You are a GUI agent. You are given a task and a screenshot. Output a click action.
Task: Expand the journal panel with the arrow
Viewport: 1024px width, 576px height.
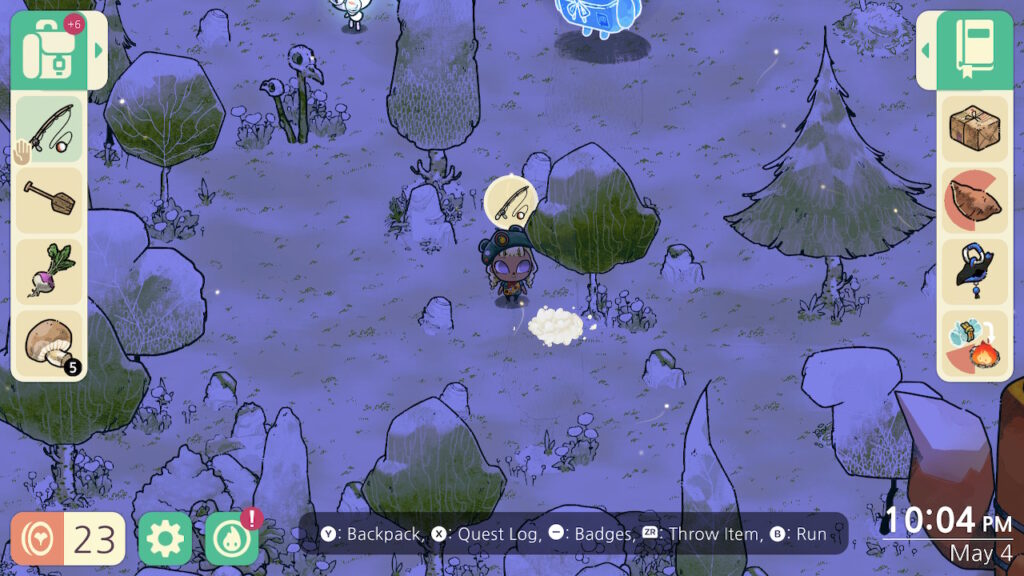926,50
